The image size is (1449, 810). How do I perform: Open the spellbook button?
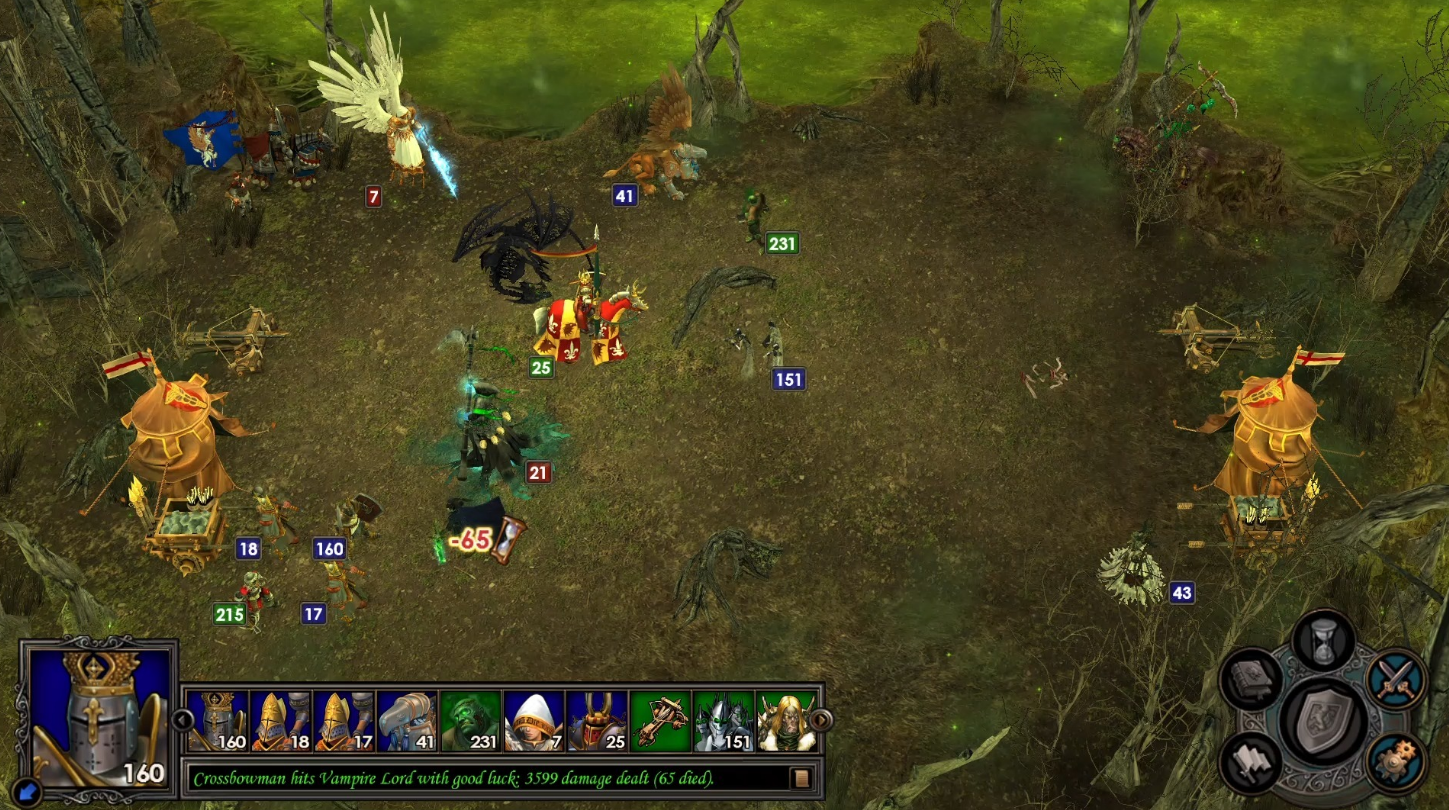1251,680
